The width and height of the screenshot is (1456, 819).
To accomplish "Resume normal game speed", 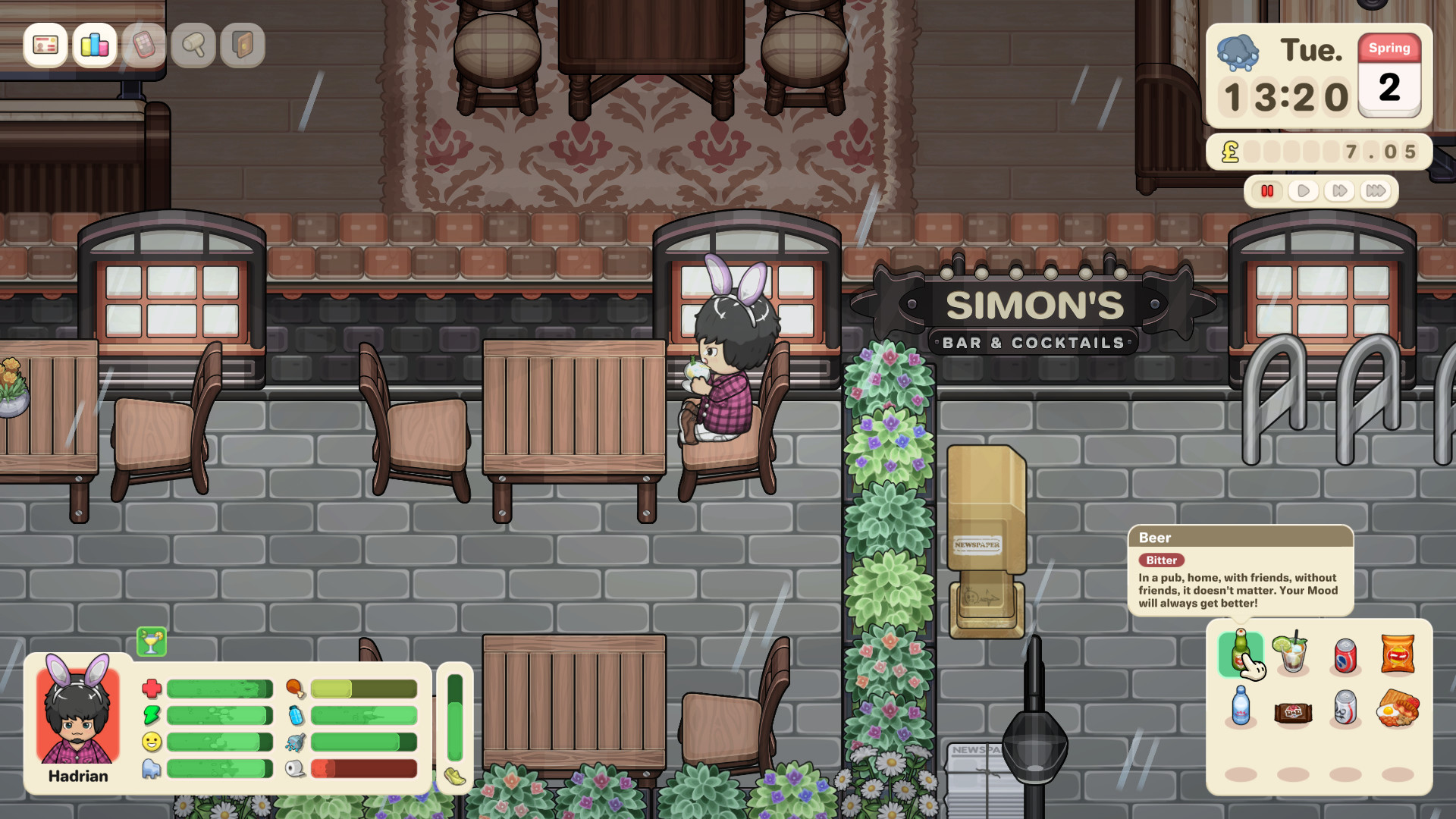I will (1303, 191).
